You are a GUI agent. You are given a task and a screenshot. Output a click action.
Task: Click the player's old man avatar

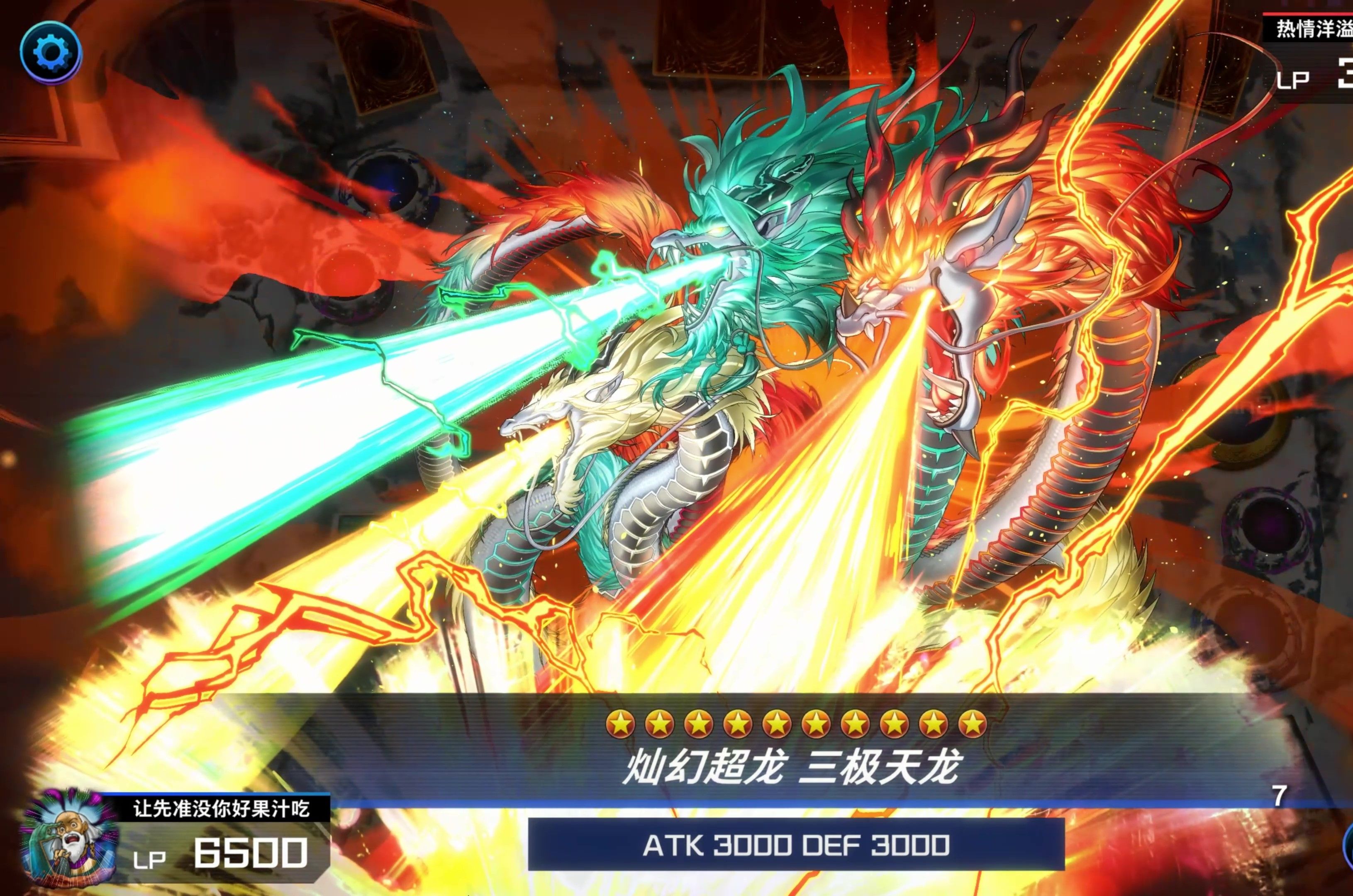(x=68, y=838)
